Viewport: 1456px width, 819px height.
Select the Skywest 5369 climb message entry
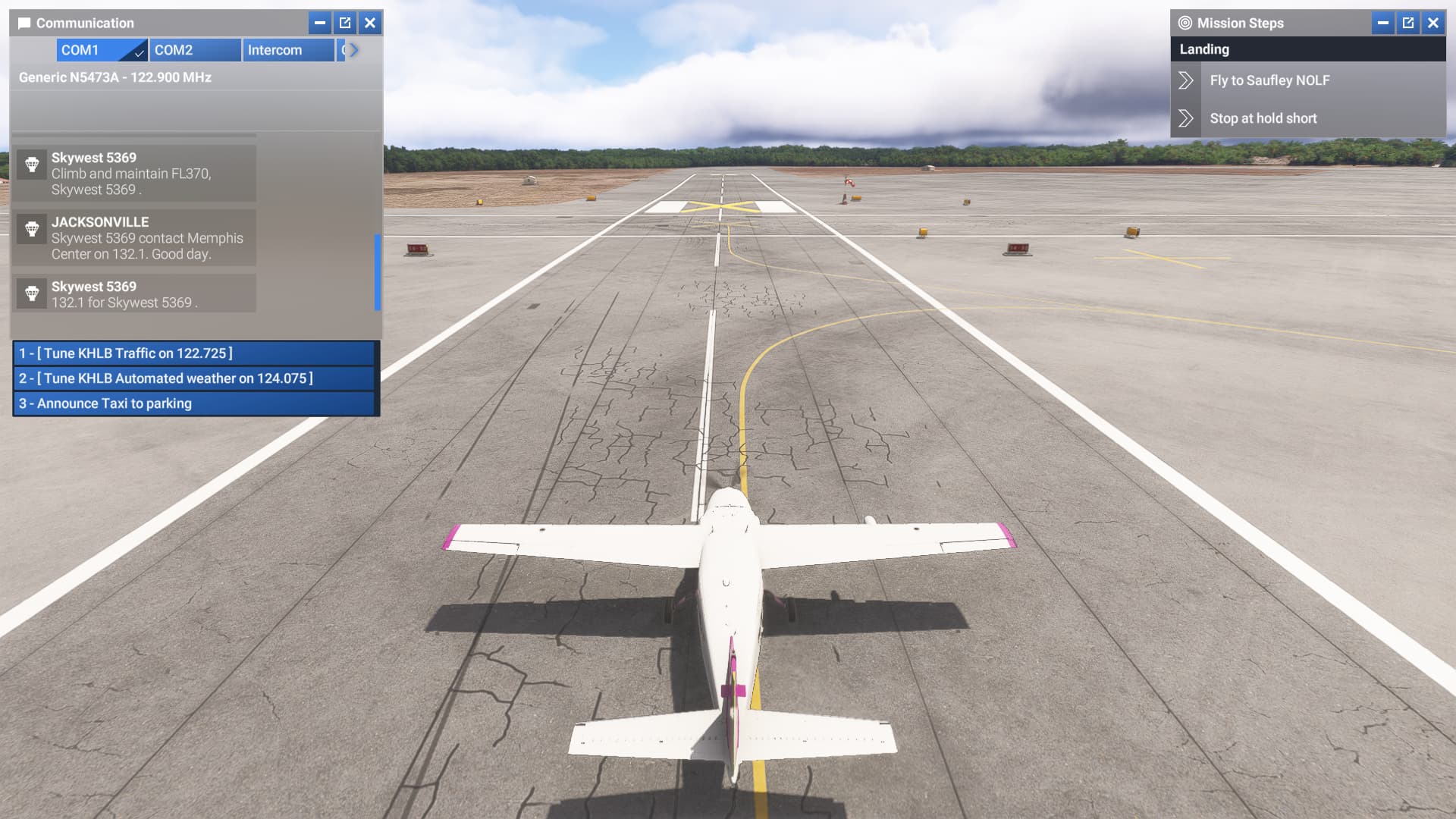click(x=136, y=173)
